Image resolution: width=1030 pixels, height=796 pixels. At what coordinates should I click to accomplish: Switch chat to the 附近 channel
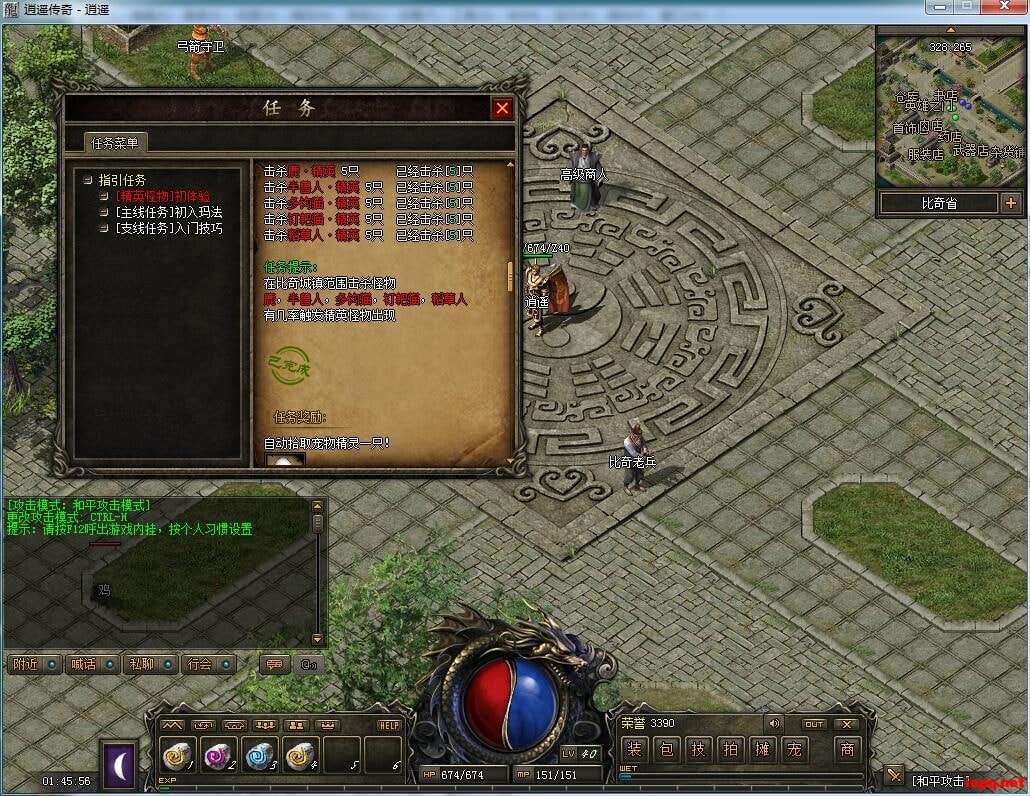[26, 663]
